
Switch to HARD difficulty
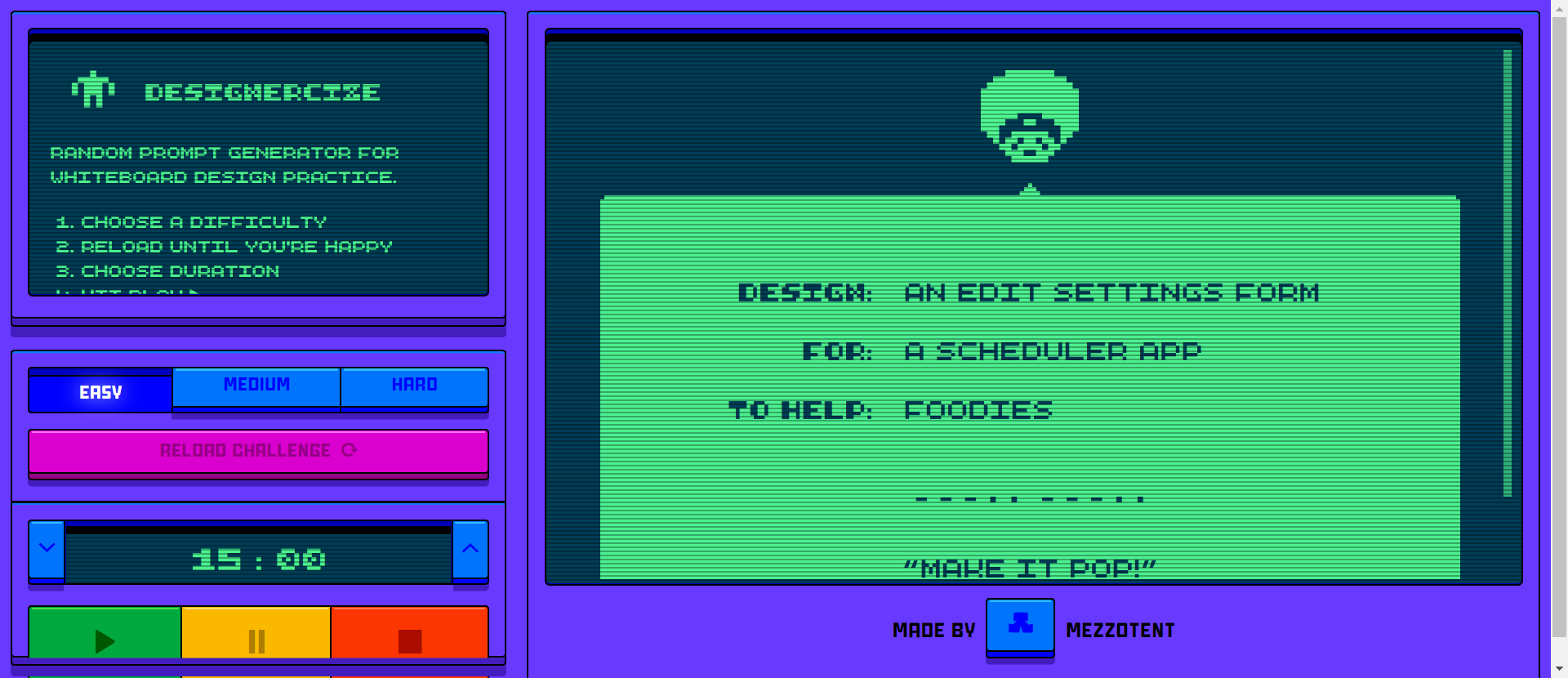[x=414, y=385]
